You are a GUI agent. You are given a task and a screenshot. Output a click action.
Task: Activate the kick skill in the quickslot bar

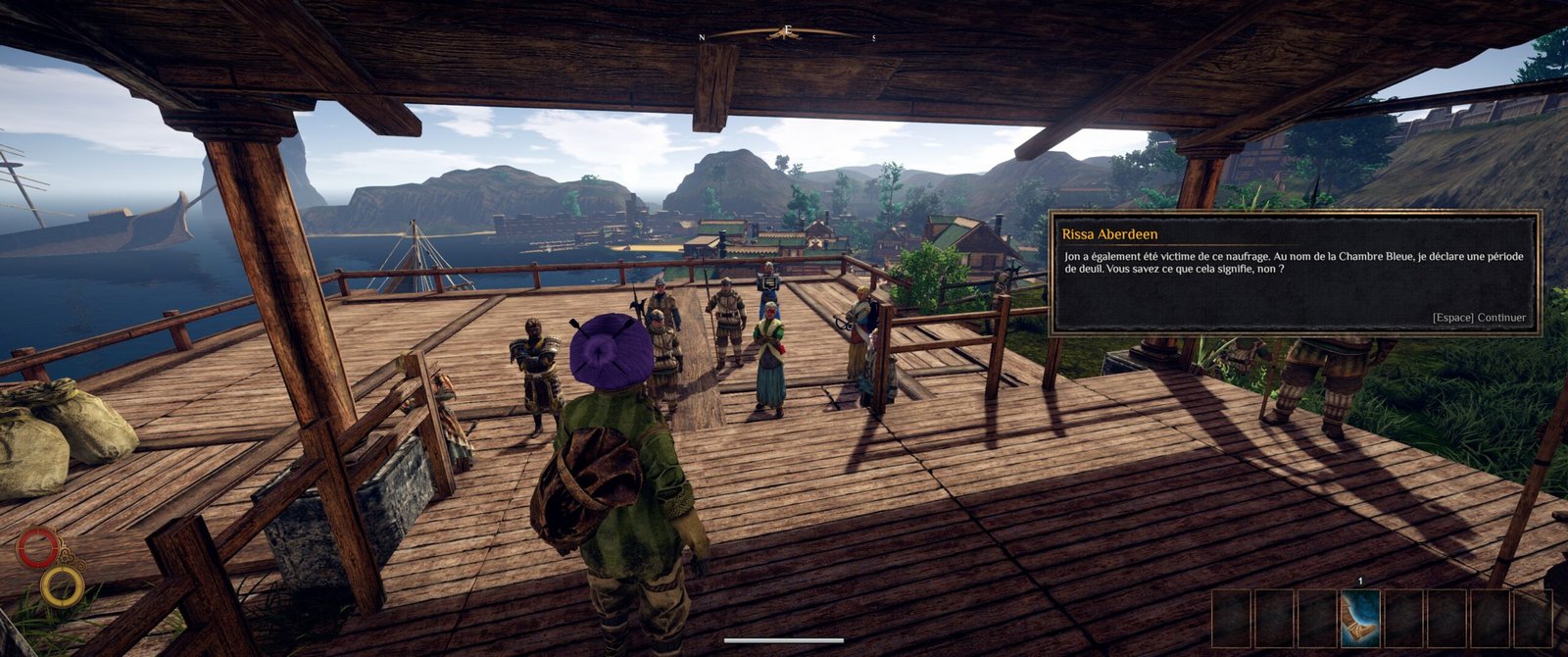point(1360,618)
